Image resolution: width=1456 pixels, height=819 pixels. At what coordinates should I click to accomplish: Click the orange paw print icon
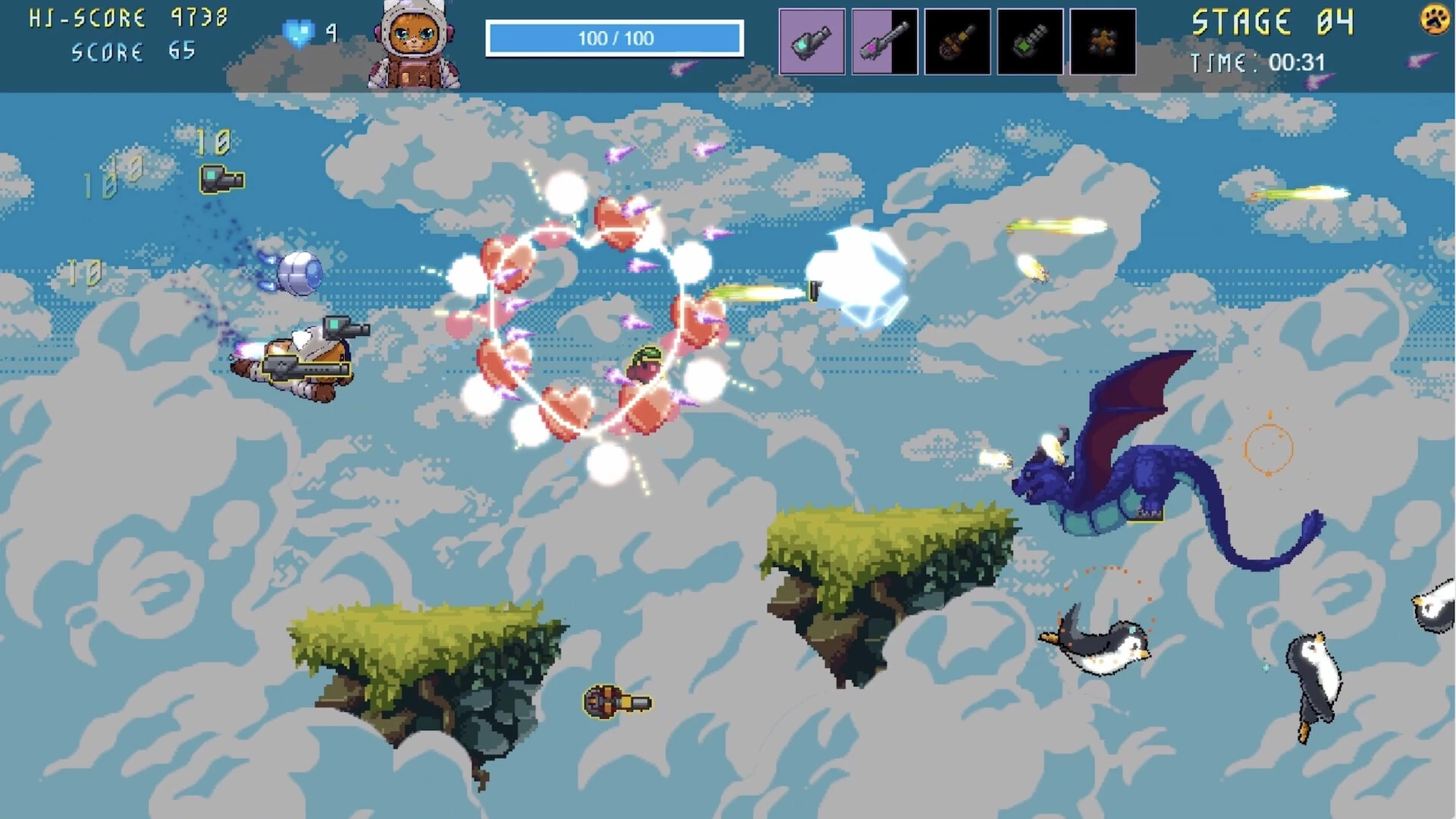tap(1434, 20)
